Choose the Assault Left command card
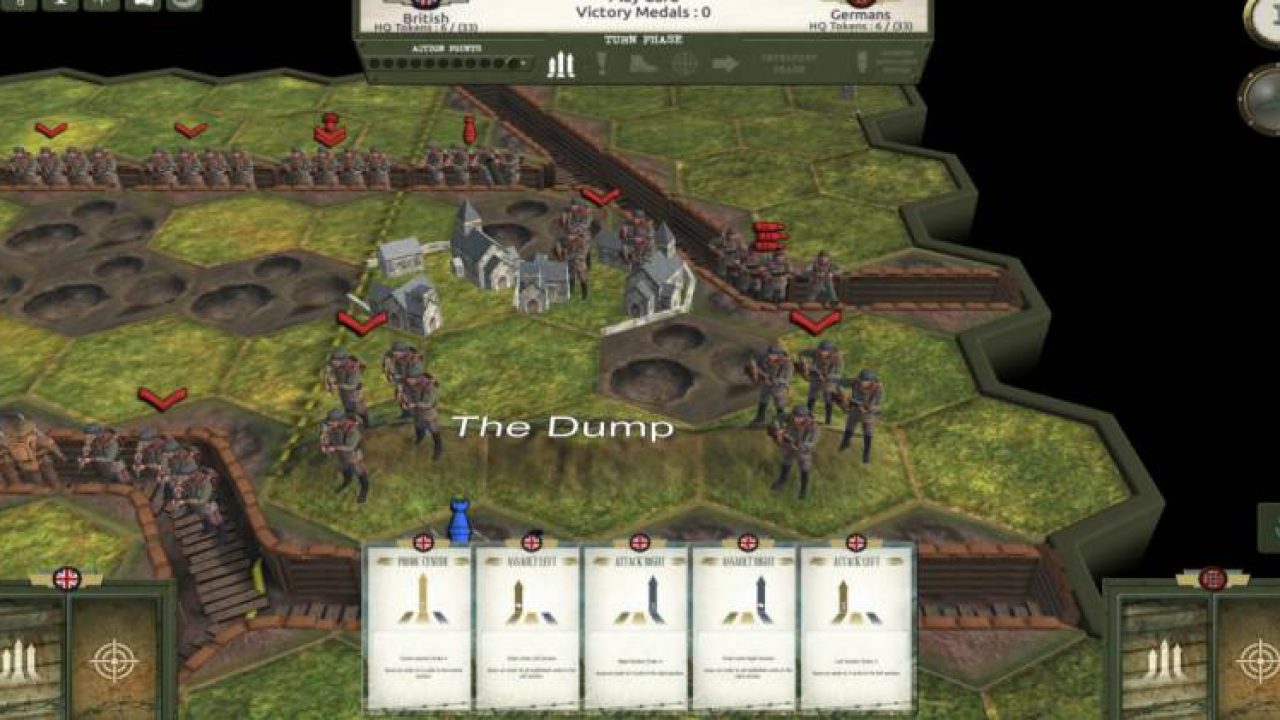The width and height of the screenshot is (1280, 720). click(527, 626)
